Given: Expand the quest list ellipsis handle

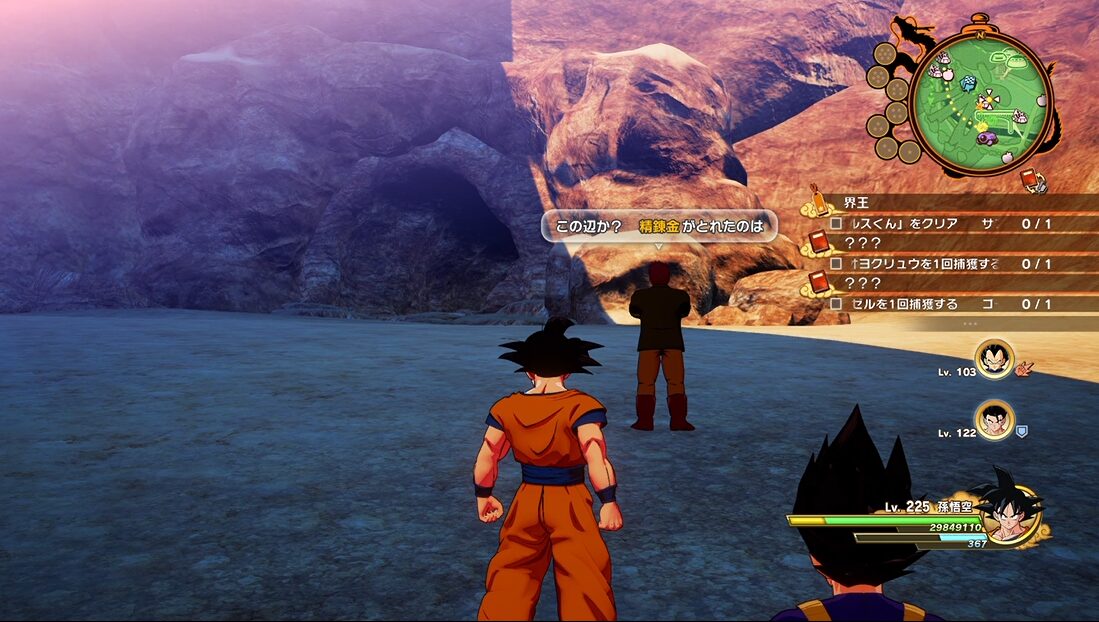Looking at the screenshot, I should 970,324.
